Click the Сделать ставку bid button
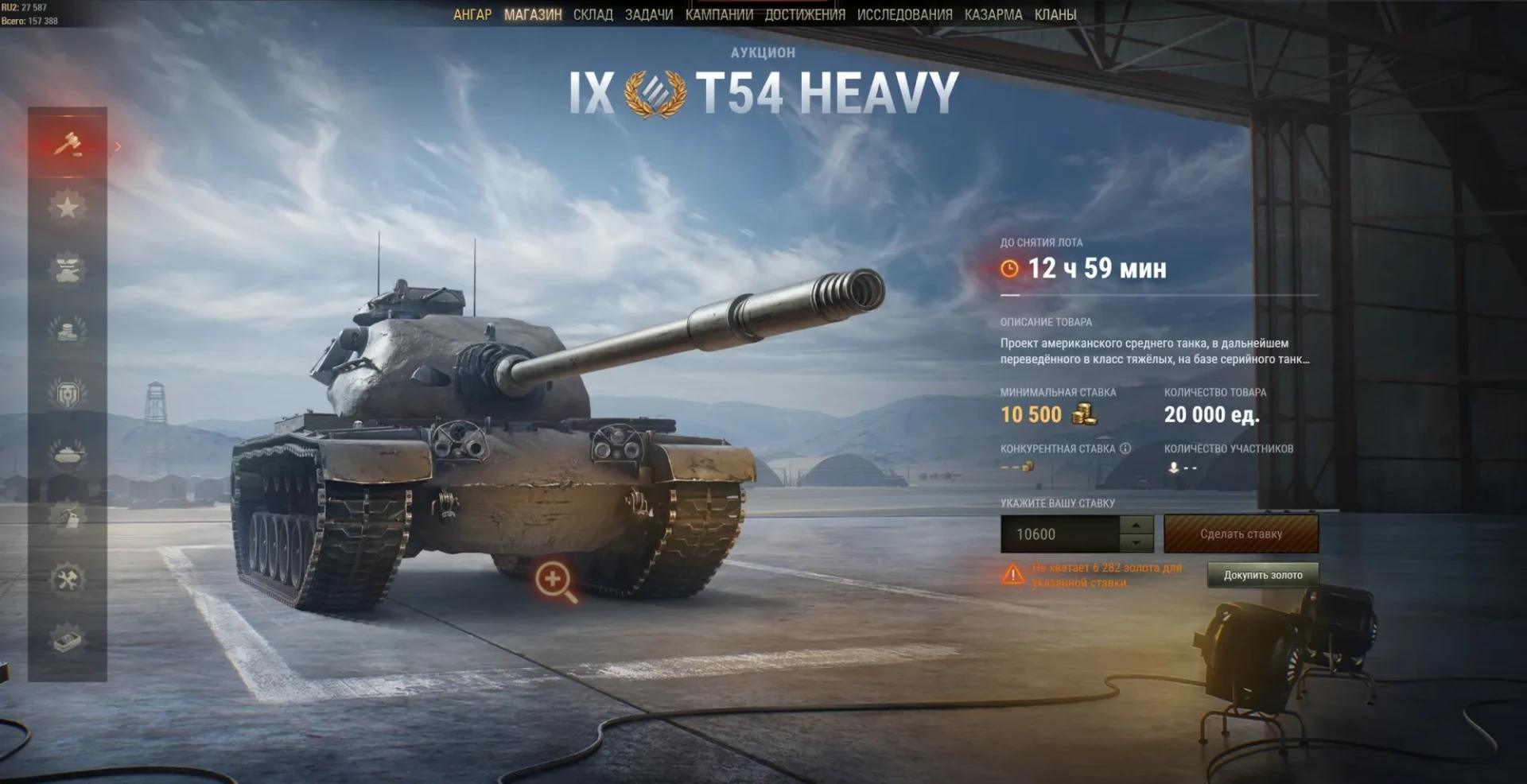This screenshot has width=1527, height=784. pos(1241,534)
